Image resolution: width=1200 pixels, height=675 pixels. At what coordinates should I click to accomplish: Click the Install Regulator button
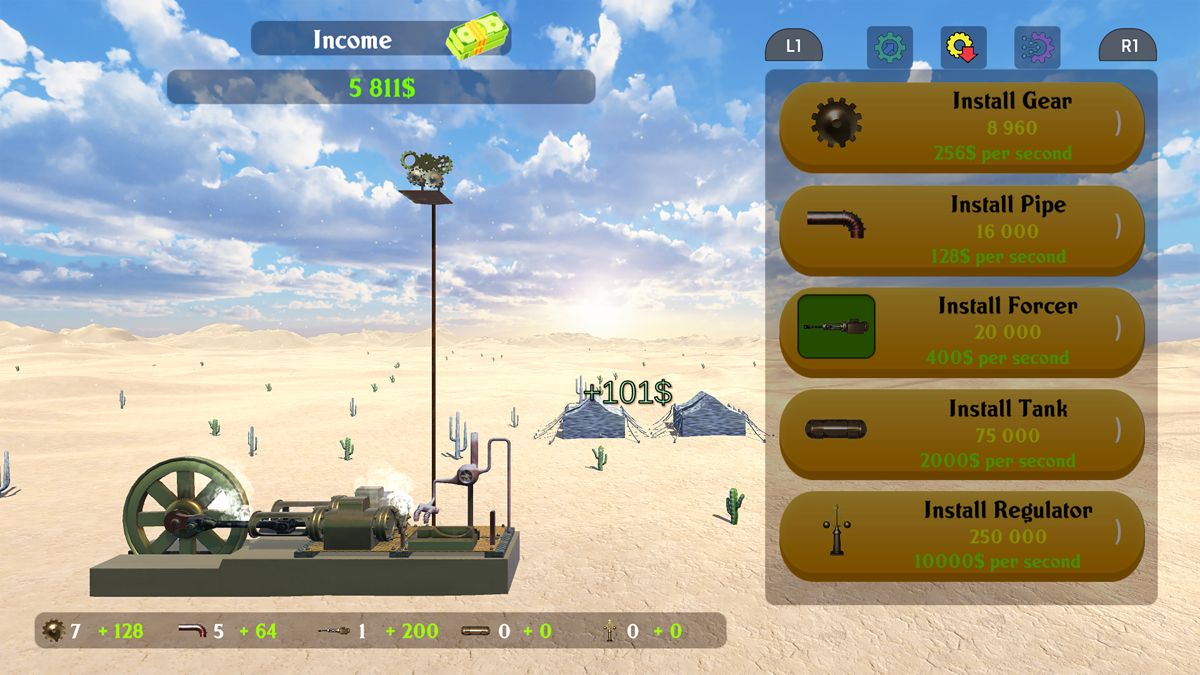[x=961, y=536]
